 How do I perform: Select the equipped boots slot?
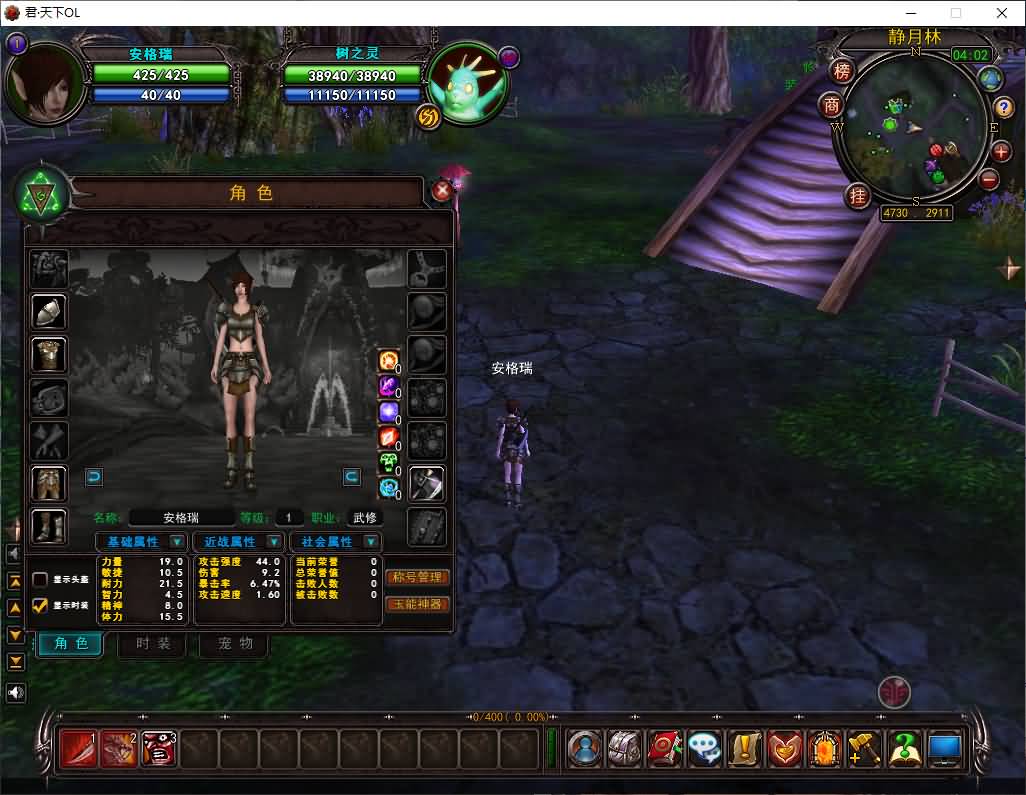coord(49,526)
